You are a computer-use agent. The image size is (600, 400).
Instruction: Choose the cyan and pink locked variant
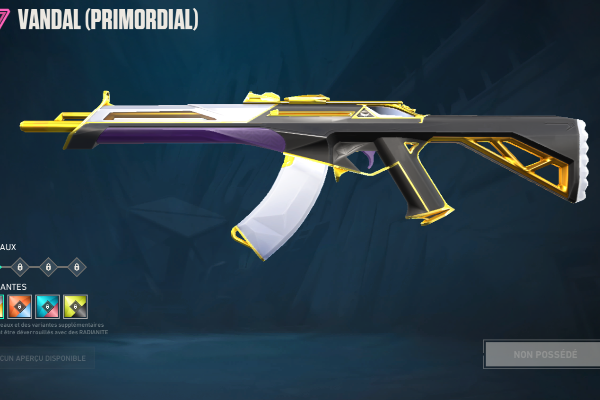[47, 306]
